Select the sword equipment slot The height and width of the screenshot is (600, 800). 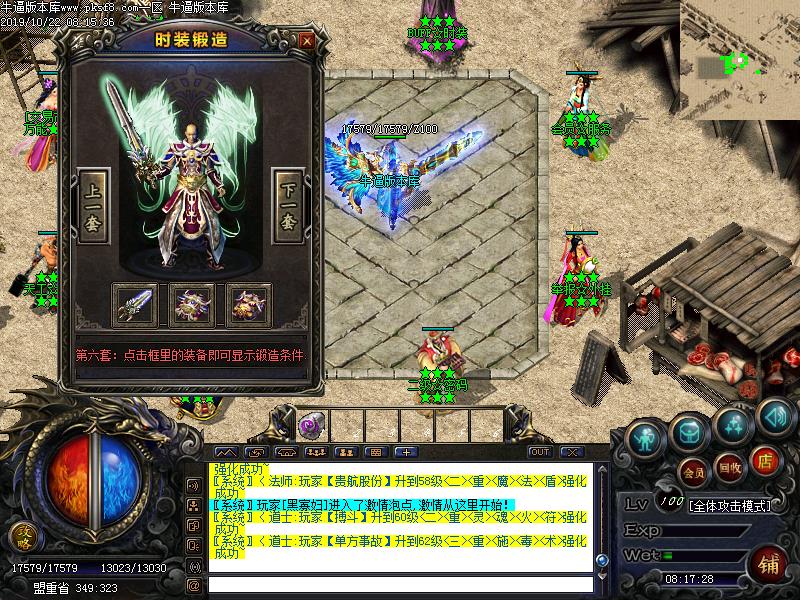click(134, 302)
